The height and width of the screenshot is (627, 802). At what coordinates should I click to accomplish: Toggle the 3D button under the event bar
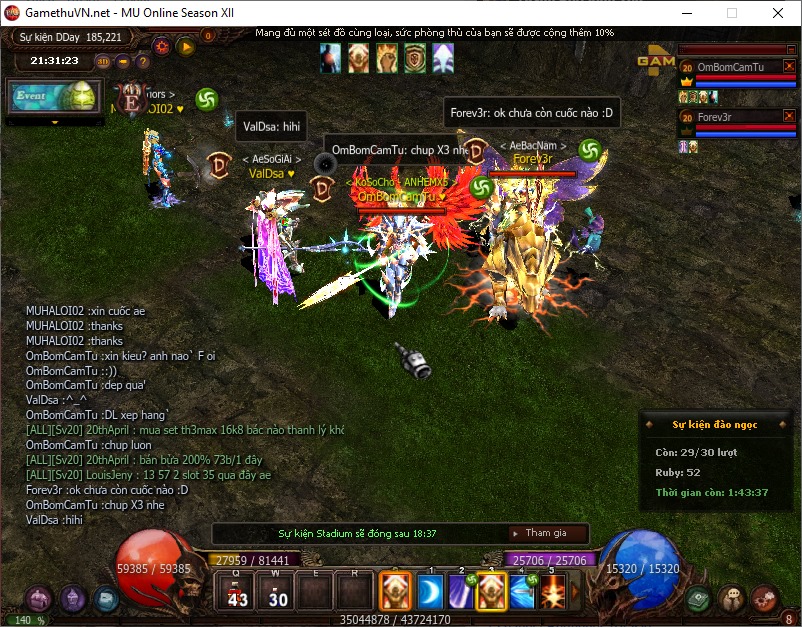(103, 61)
